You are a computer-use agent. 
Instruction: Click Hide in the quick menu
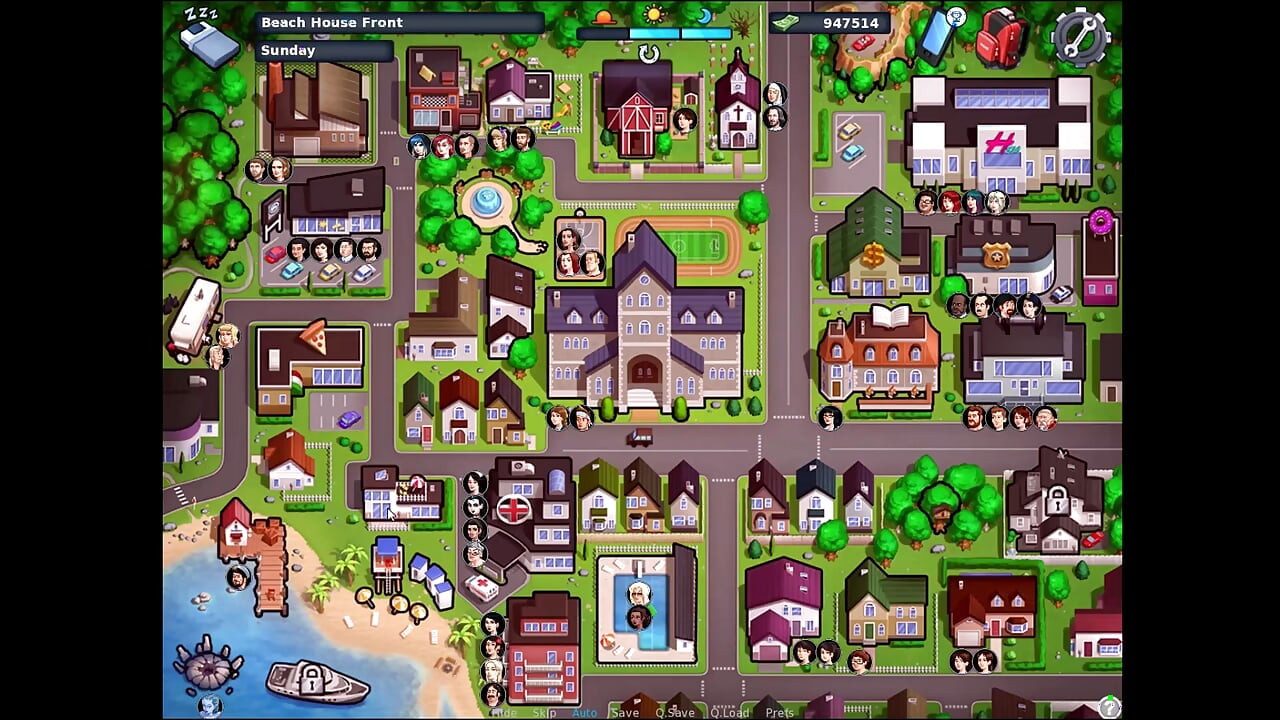tap(504, 713)
